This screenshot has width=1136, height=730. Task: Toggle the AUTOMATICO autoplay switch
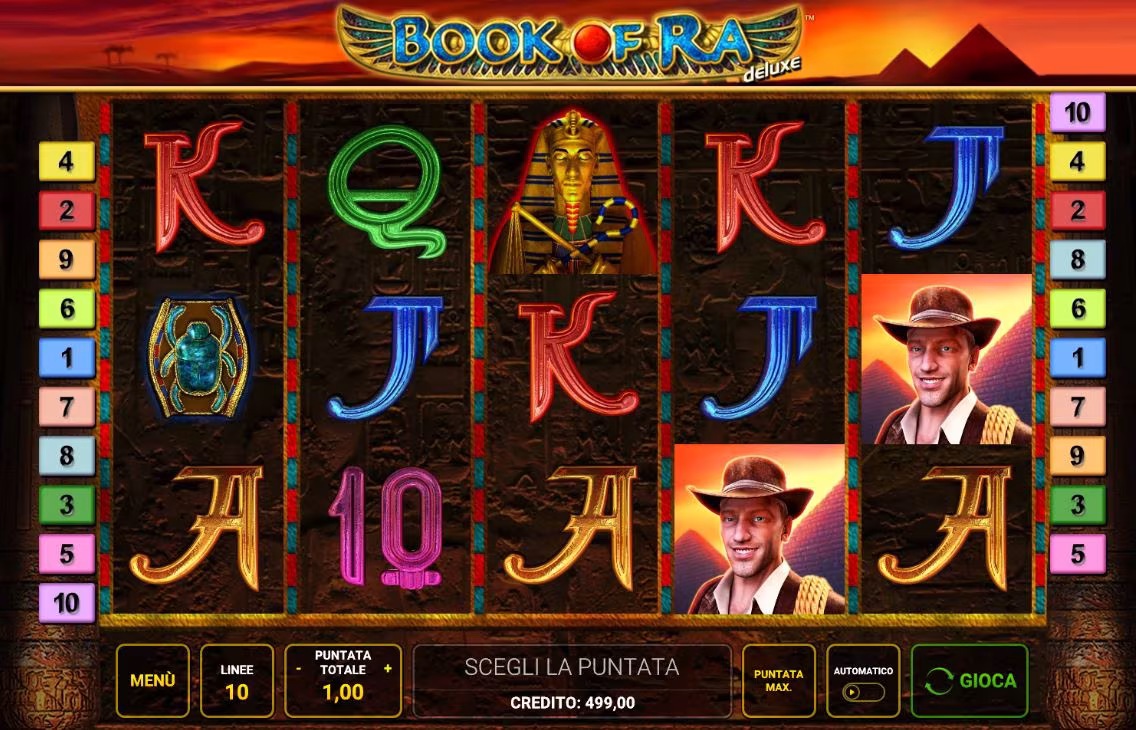tap(861, 691)
